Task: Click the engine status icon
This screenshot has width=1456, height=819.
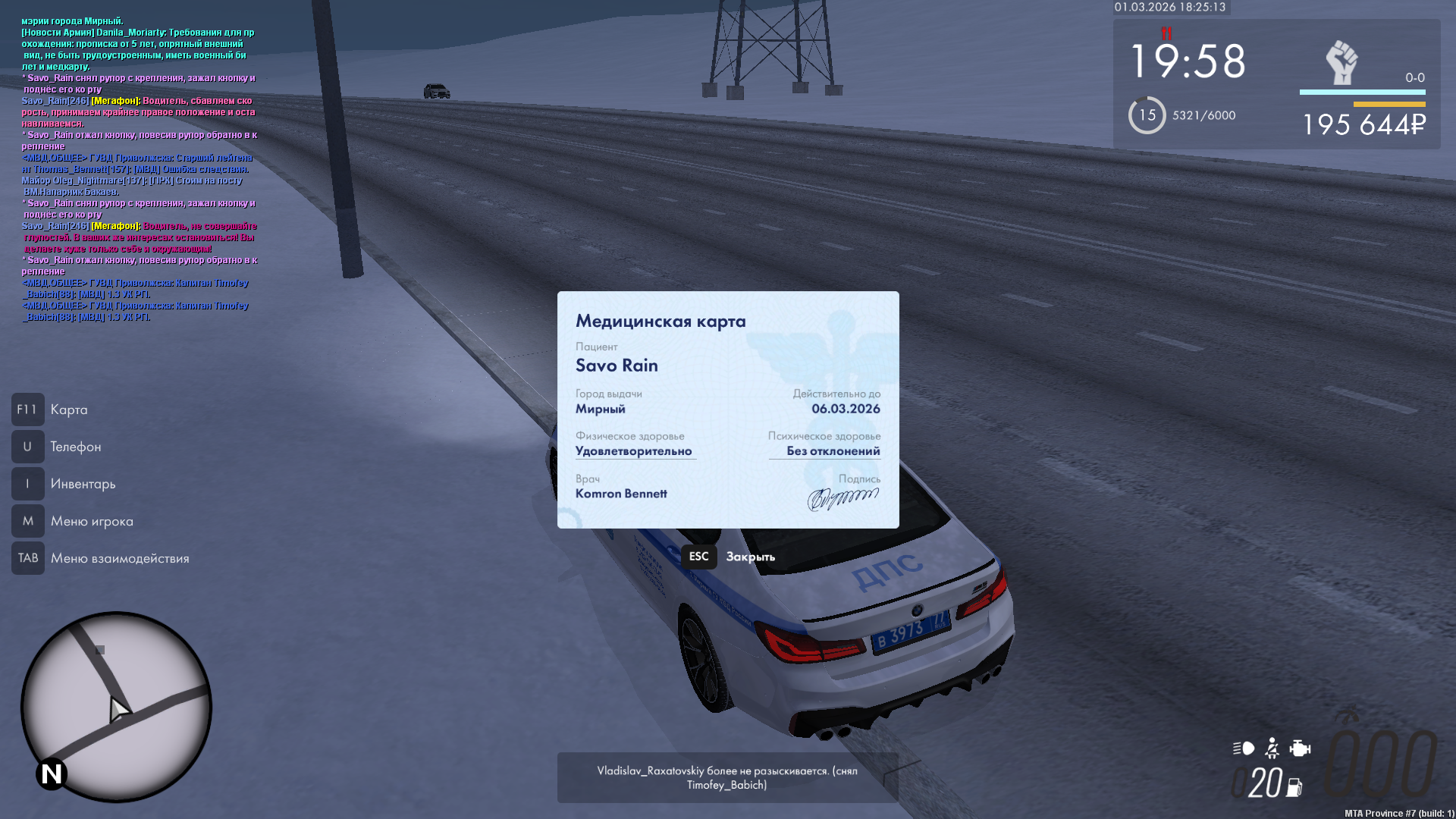Action: 1300,748
